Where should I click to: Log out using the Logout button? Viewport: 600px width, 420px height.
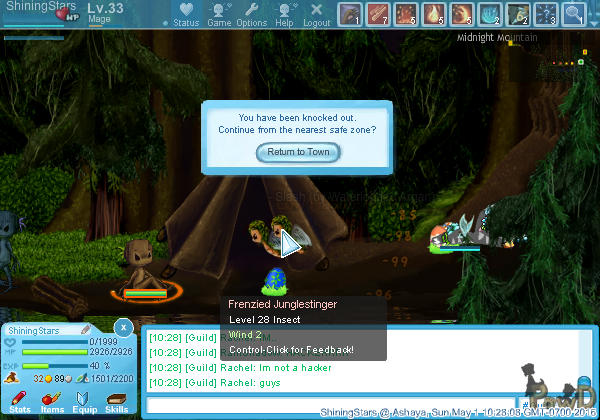pyautogui.click(x=316, y=15)
